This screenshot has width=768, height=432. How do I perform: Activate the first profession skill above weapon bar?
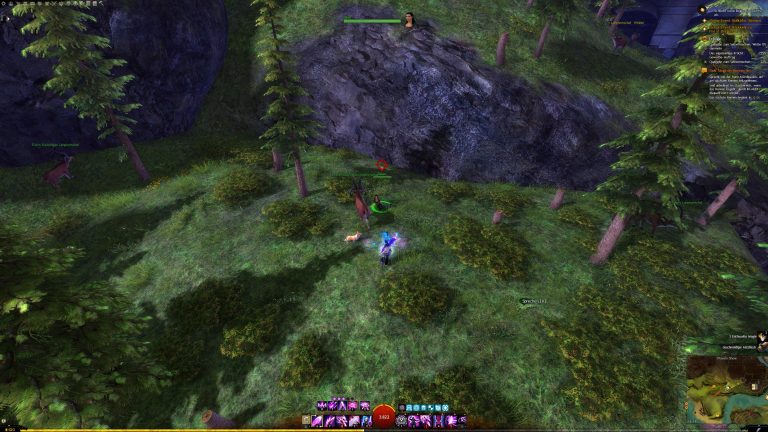click(x=321, y=406)
